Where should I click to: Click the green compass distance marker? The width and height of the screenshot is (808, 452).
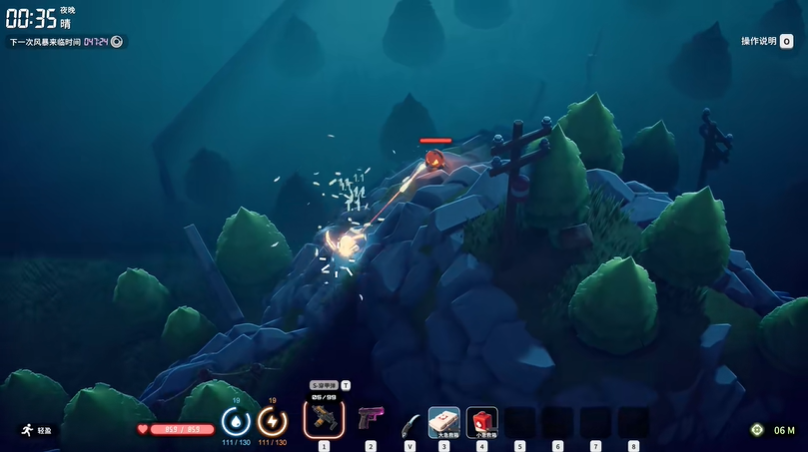[x=757, y=430]
